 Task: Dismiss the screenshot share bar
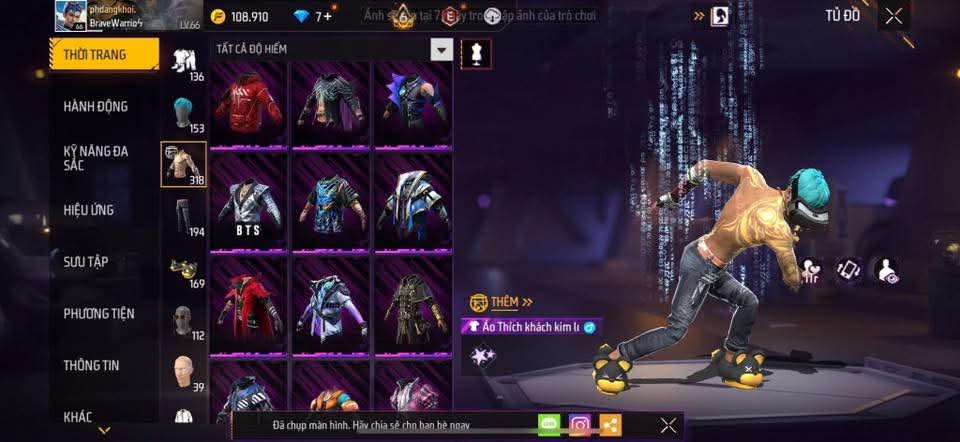669,425
